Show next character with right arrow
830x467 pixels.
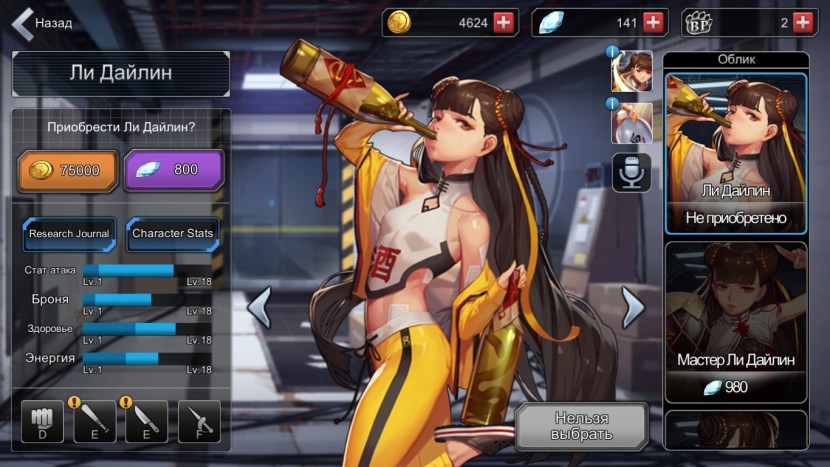point(632,307)
